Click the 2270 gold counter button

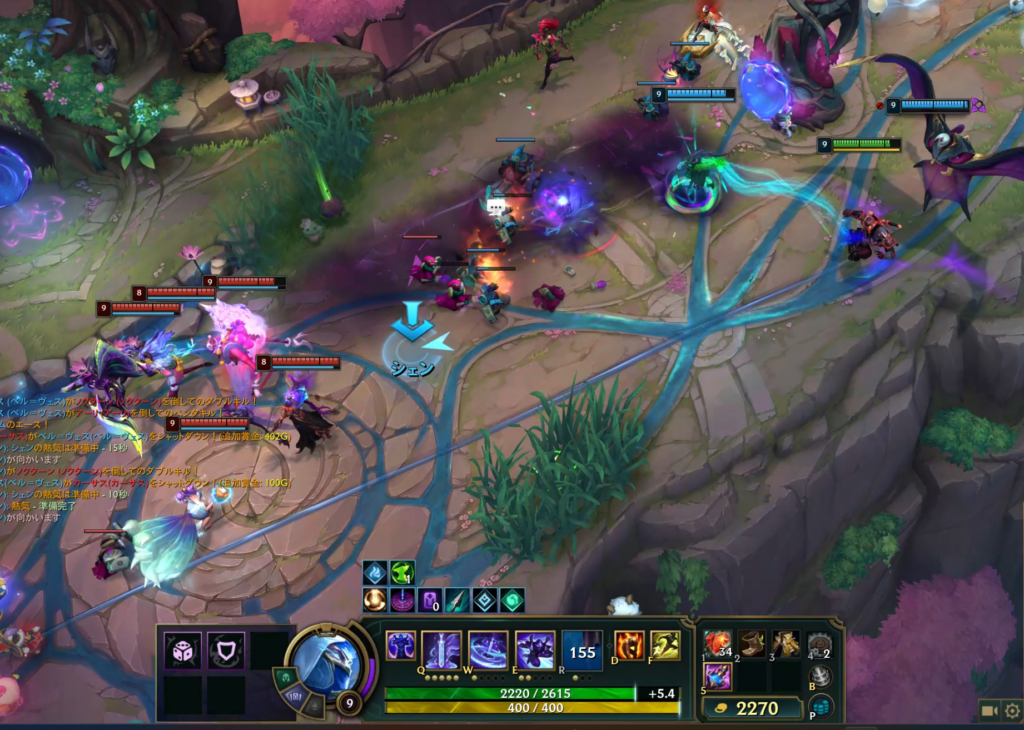click(x=751, y=708)
